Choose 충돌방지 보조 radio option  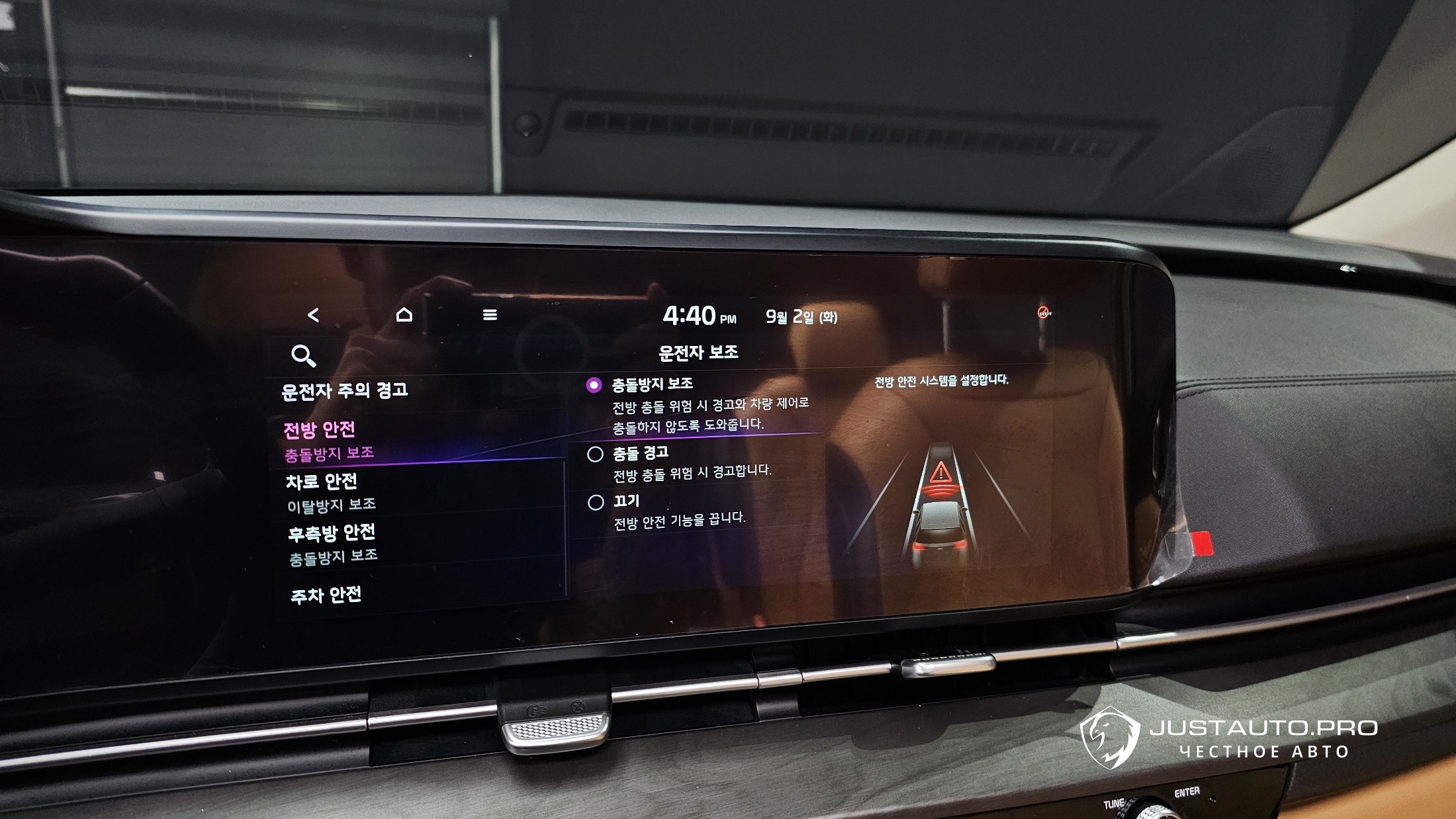coord(594,385)
